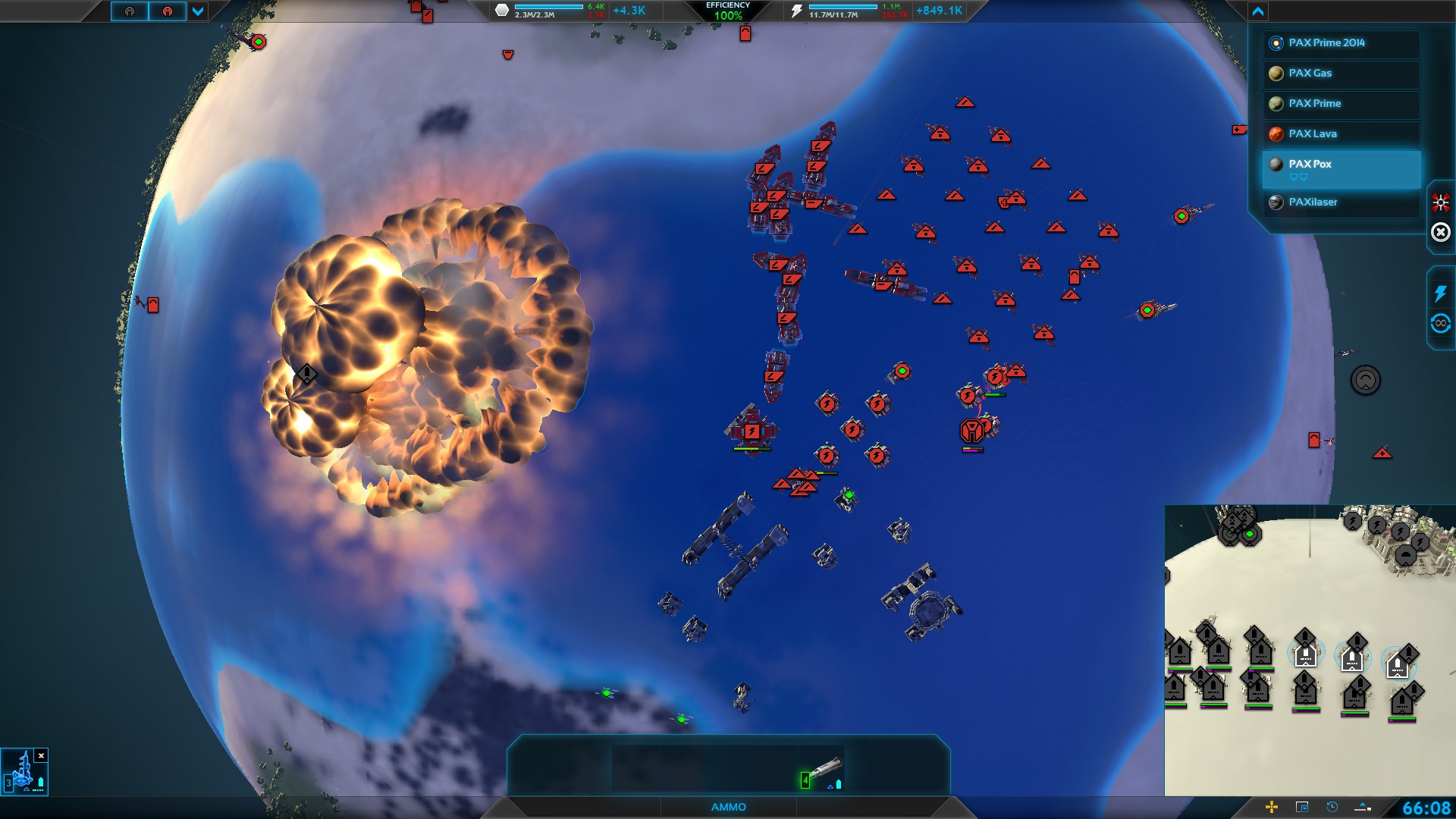
Task: Toggle the infinity loop build button
Action: point(1440,324)
